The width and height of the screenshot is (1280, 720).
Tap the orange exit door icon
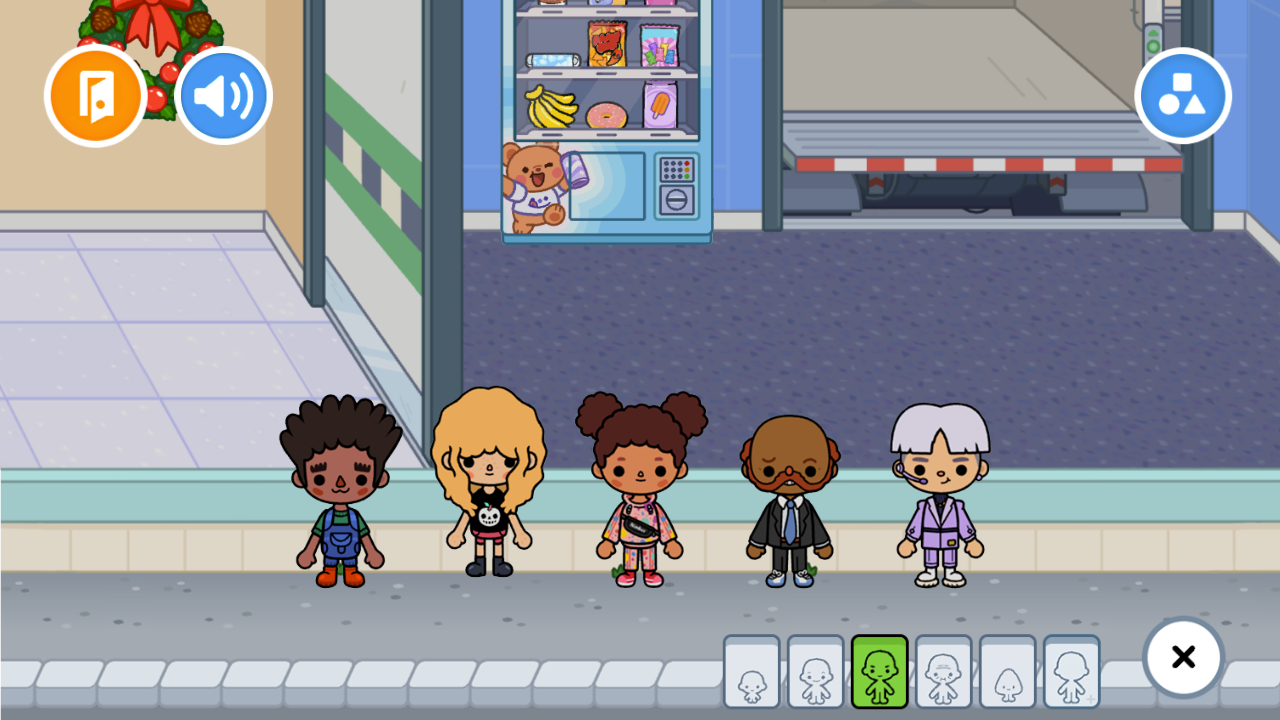[x=95, y=95]
